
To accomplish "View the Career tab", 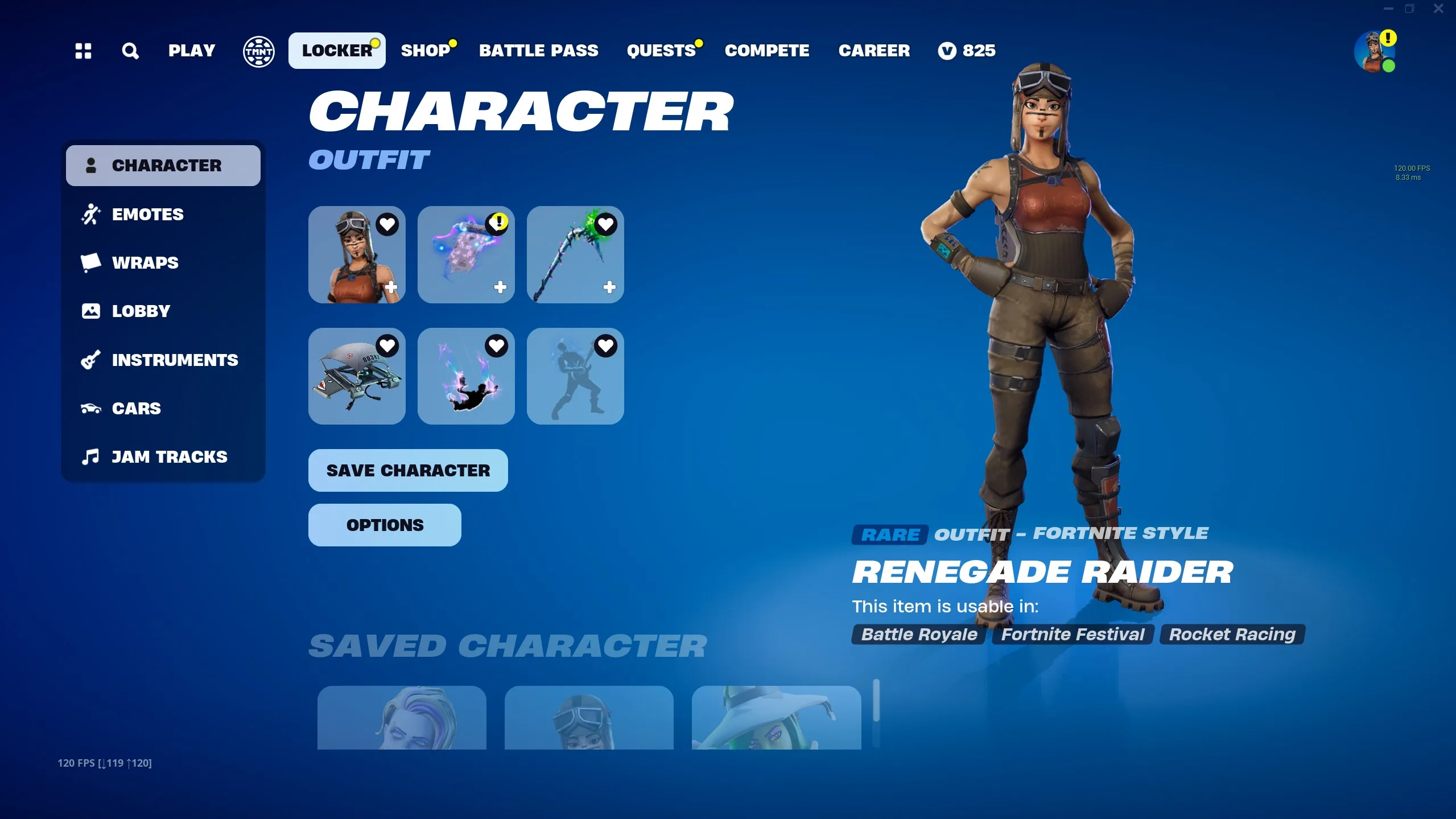I will 874,51.
